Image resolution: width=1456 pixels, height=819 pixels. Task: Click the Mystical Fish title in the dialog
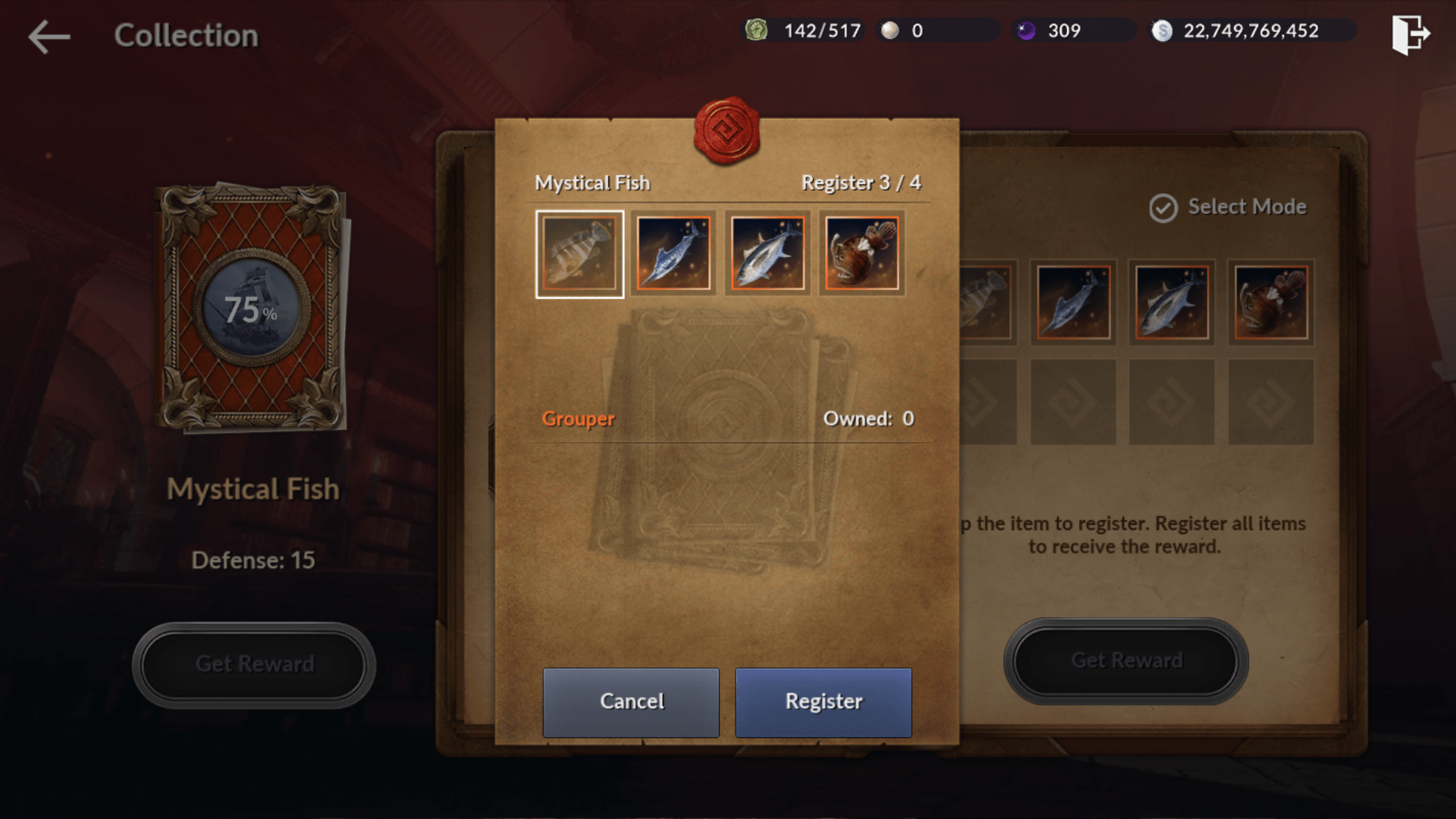point(592,182)
